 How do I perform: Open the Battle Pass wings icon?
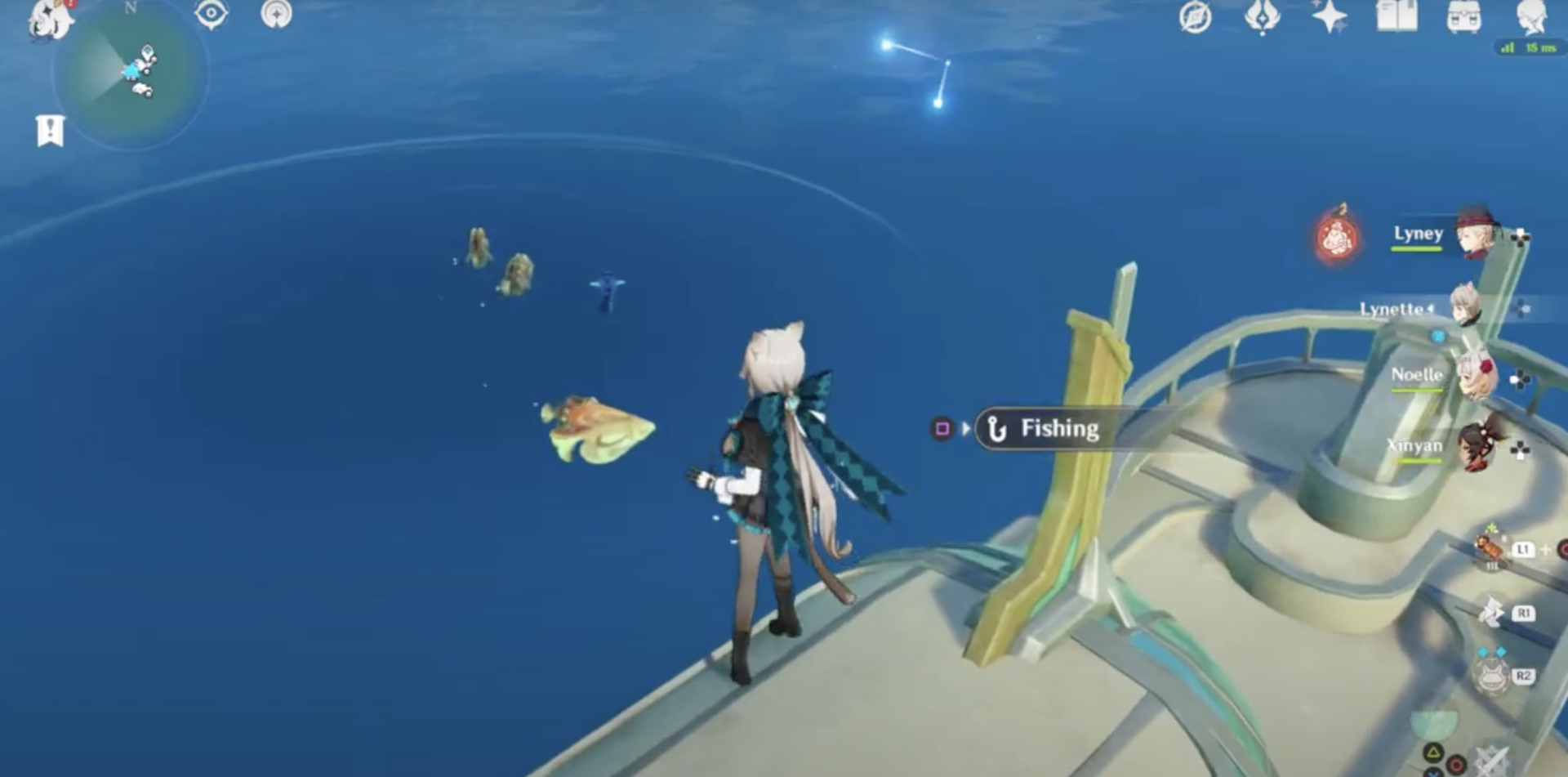[x=1262, y=16]
